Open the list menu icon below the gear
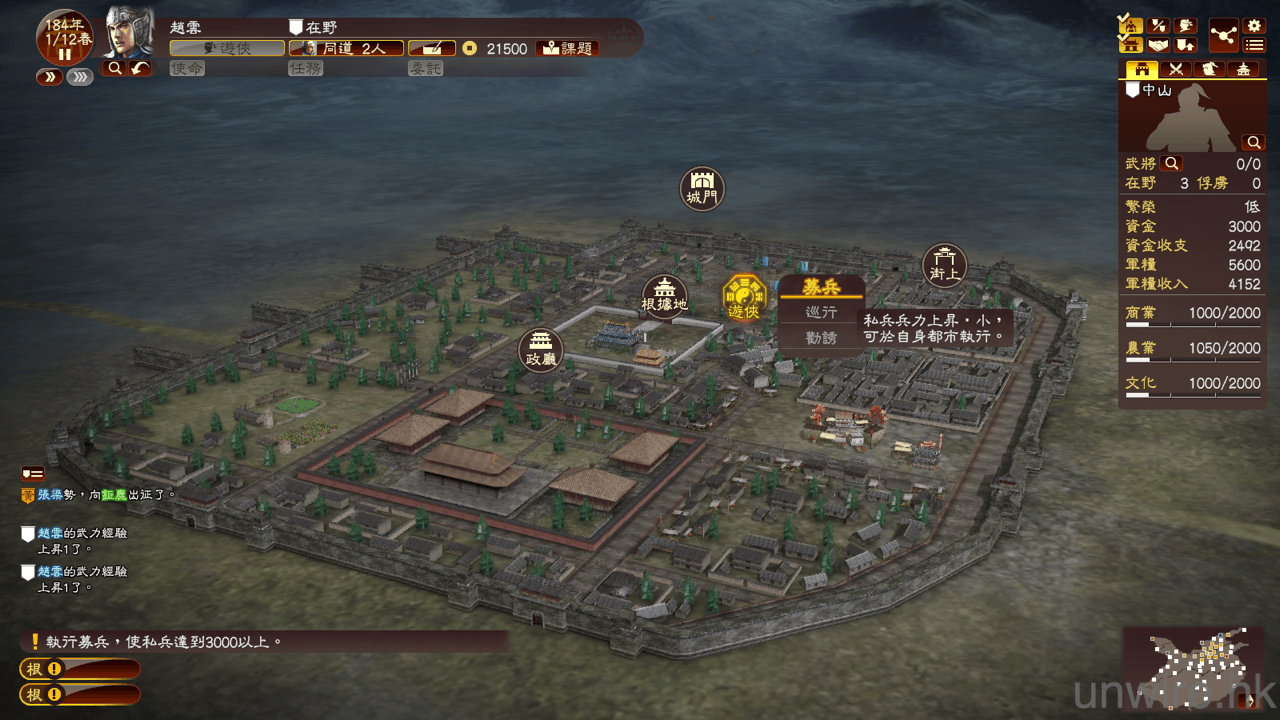 (x=1254, y=45)
